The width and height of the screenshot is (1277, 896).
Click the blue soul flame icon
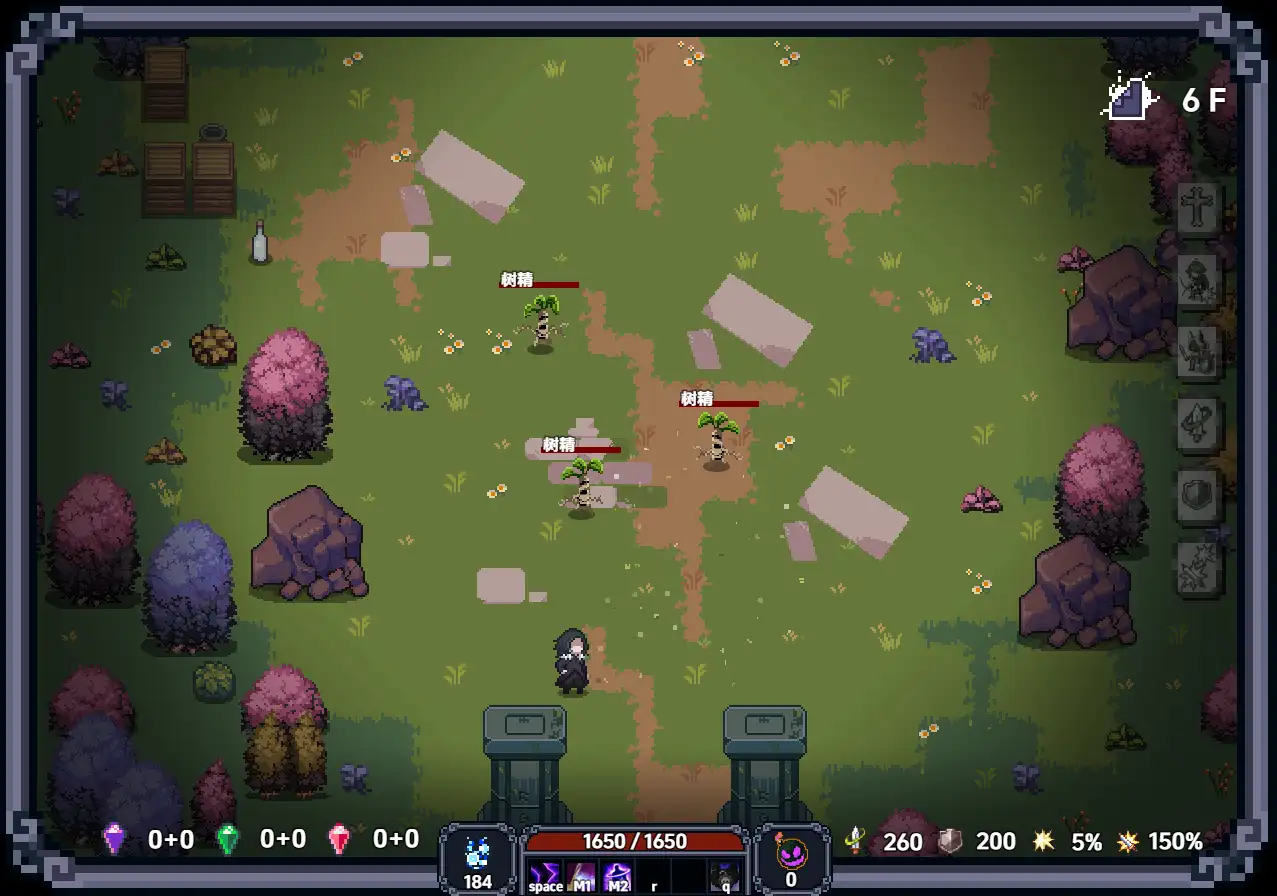tap(477, 855)
